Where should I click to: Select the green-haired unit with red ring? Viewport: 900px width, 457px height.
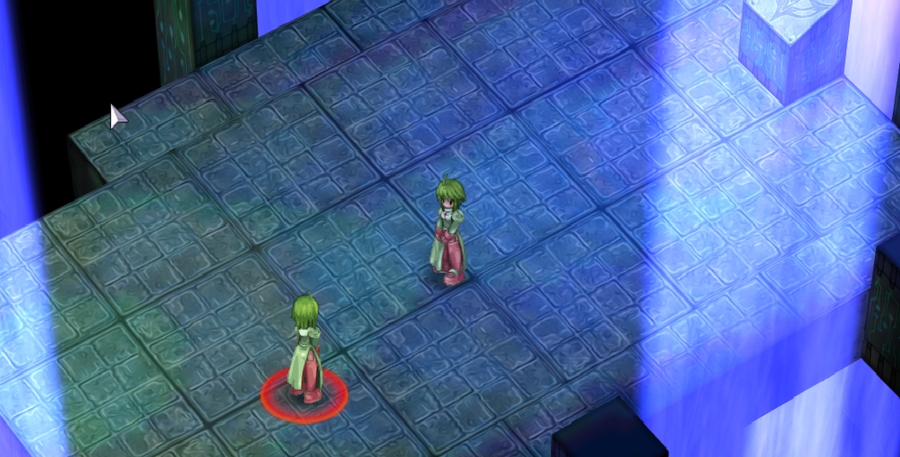coord(305,352)
